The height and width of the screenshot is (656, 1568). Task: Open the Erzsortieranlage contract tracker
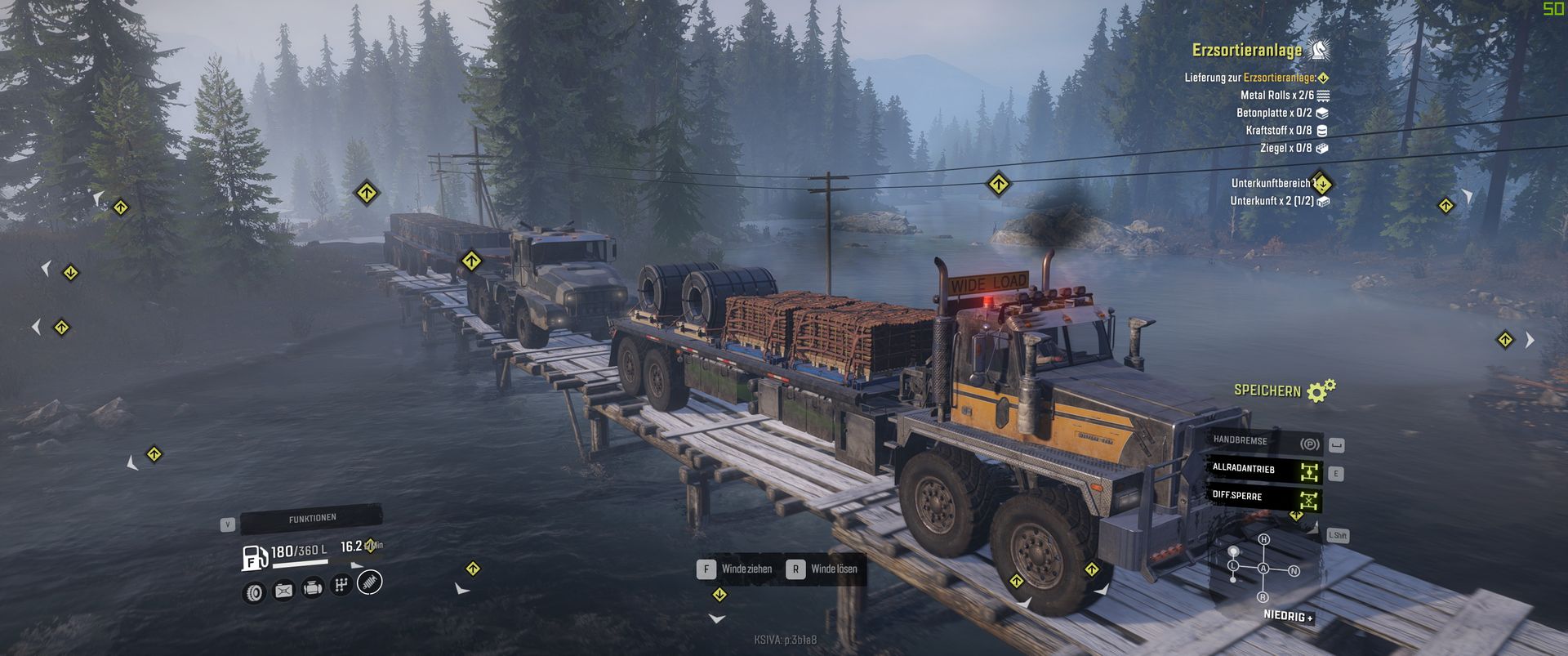tap(1247, 51)
